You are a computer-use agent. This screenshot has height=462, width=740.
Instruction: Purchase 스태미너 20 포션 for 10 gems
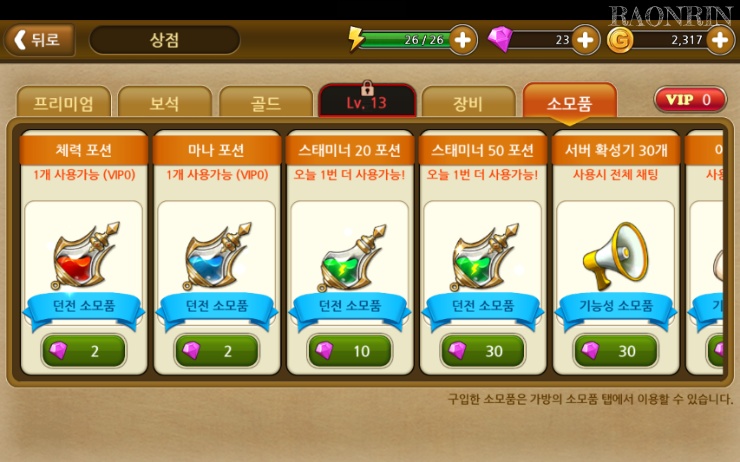pos(350,350)
